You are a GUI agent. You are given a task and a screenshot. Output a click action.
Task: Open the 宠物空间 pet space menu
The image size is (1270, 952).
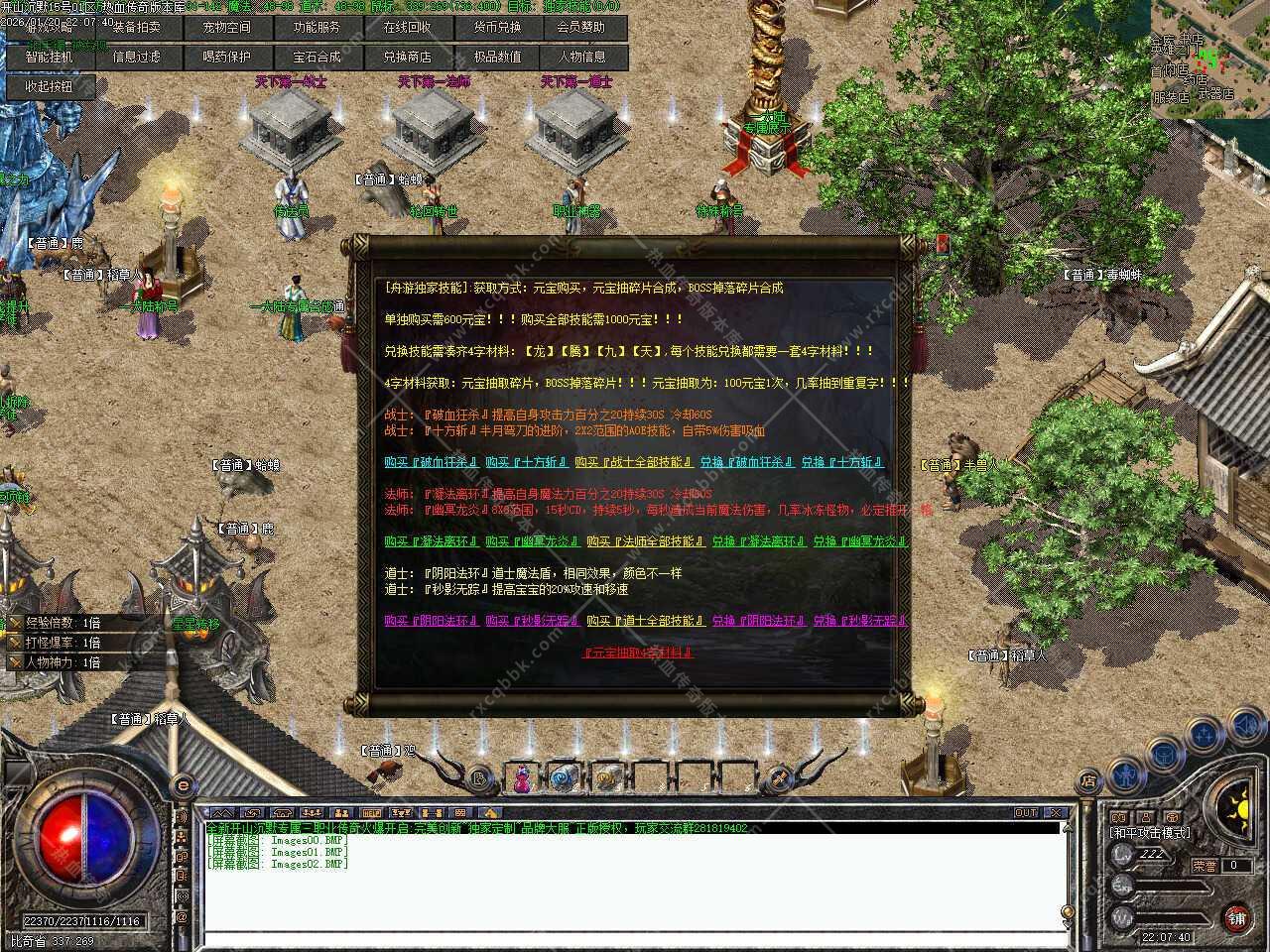click(x=226, y=28)
